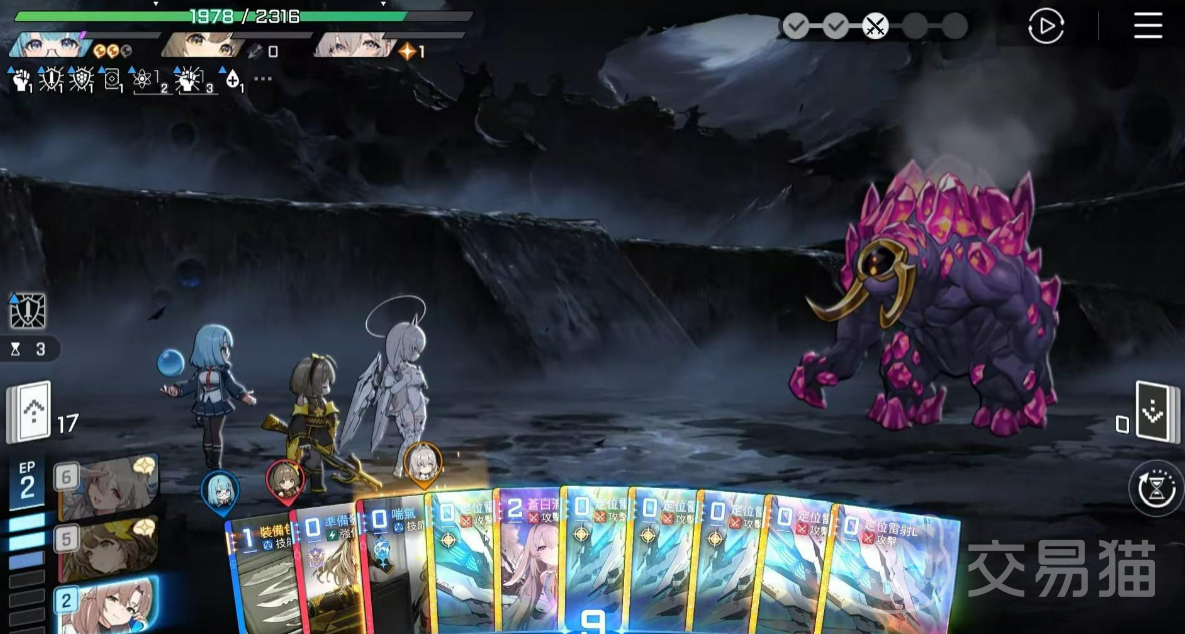Inspect the water drop plus buff icon
This screenshot has width=1185, height=634.
(232, 80)
